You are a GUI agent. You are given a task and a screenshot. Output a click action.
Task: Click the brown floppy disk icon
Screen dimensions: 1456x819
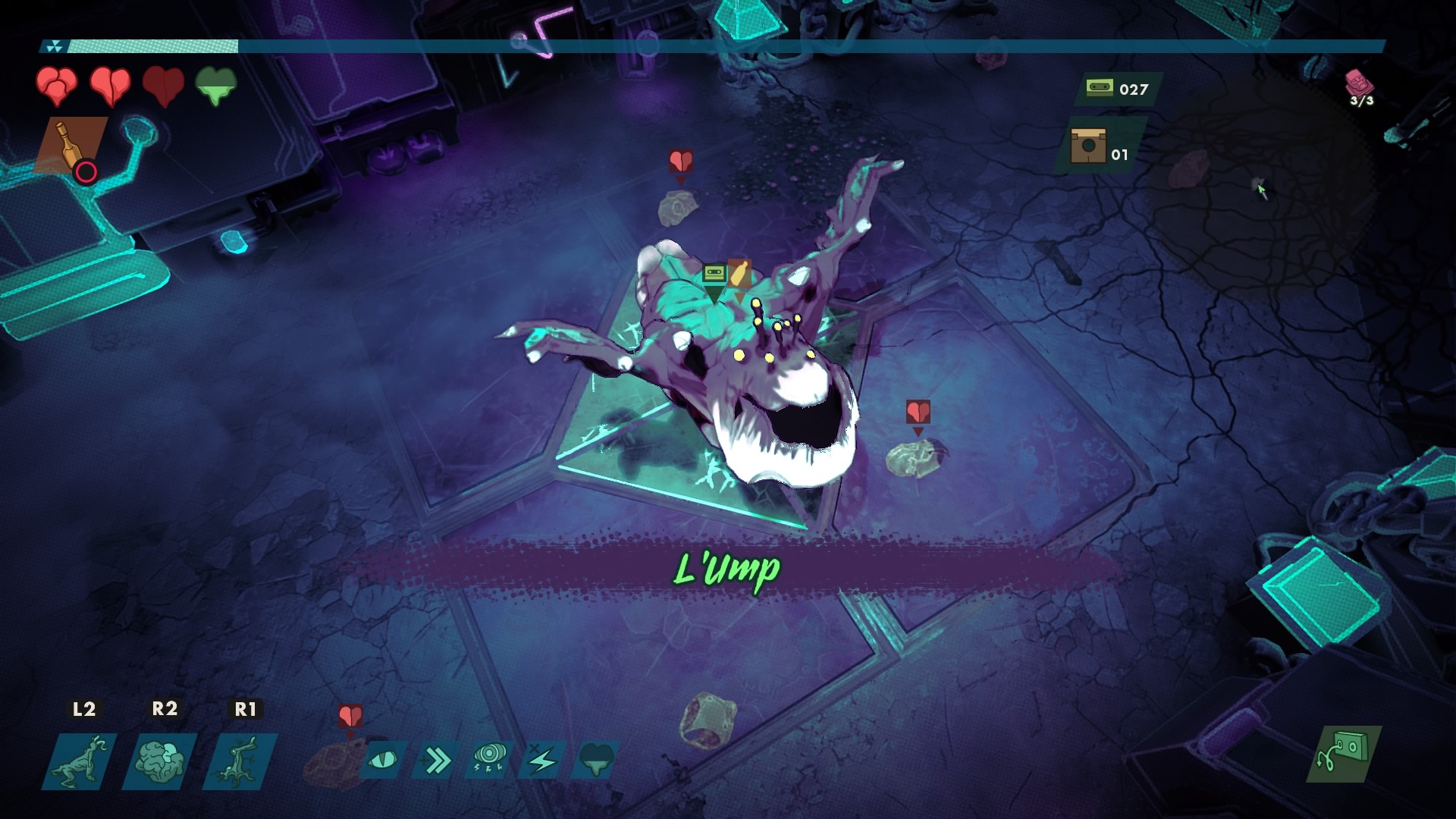[x=1087, y=146]
